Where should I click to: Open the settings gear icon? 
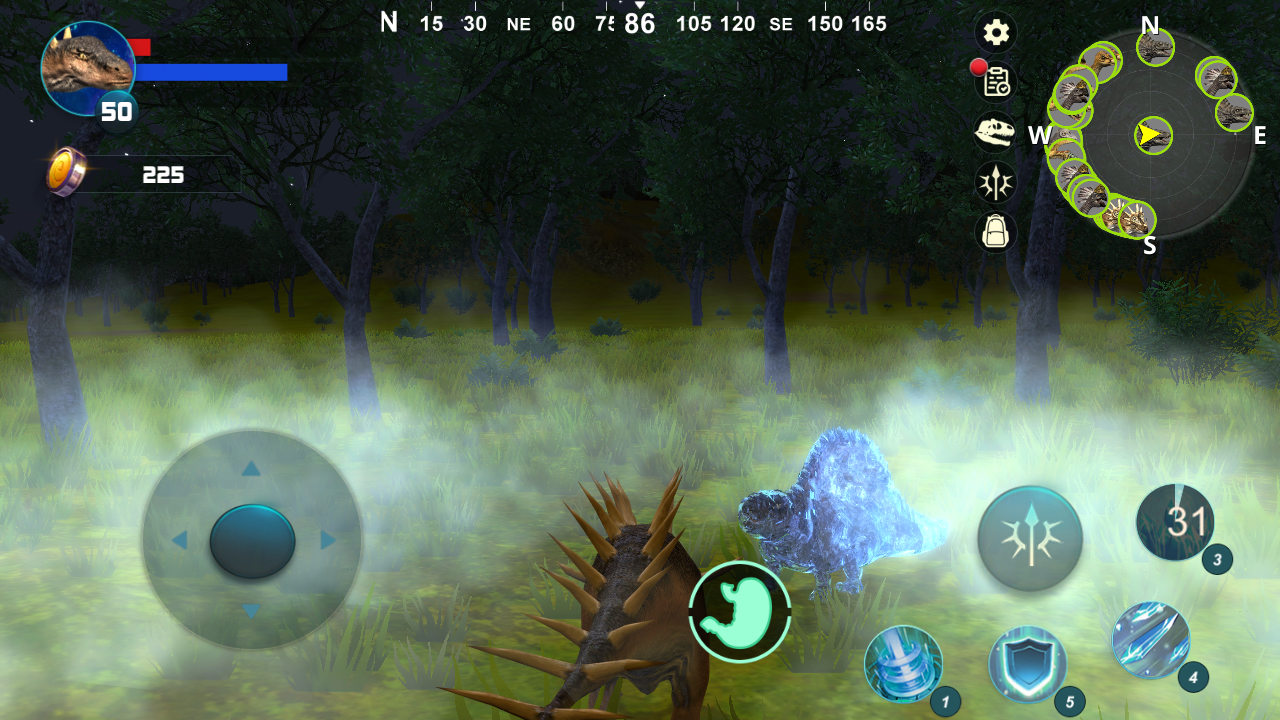click(995, 32)
